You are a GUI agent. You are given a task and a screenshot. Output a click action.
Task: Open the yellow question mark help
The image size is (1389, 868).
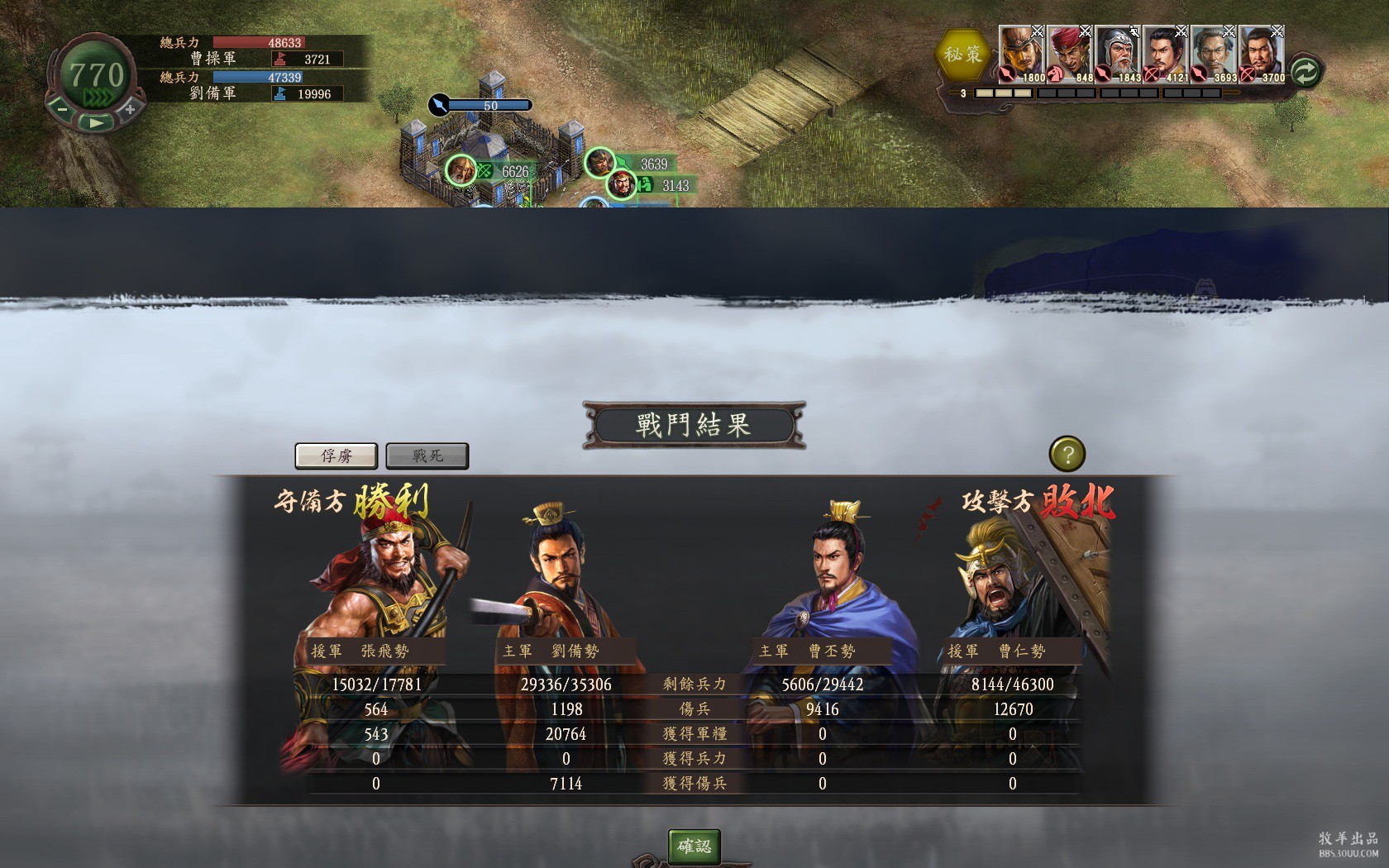[1067, 454]
